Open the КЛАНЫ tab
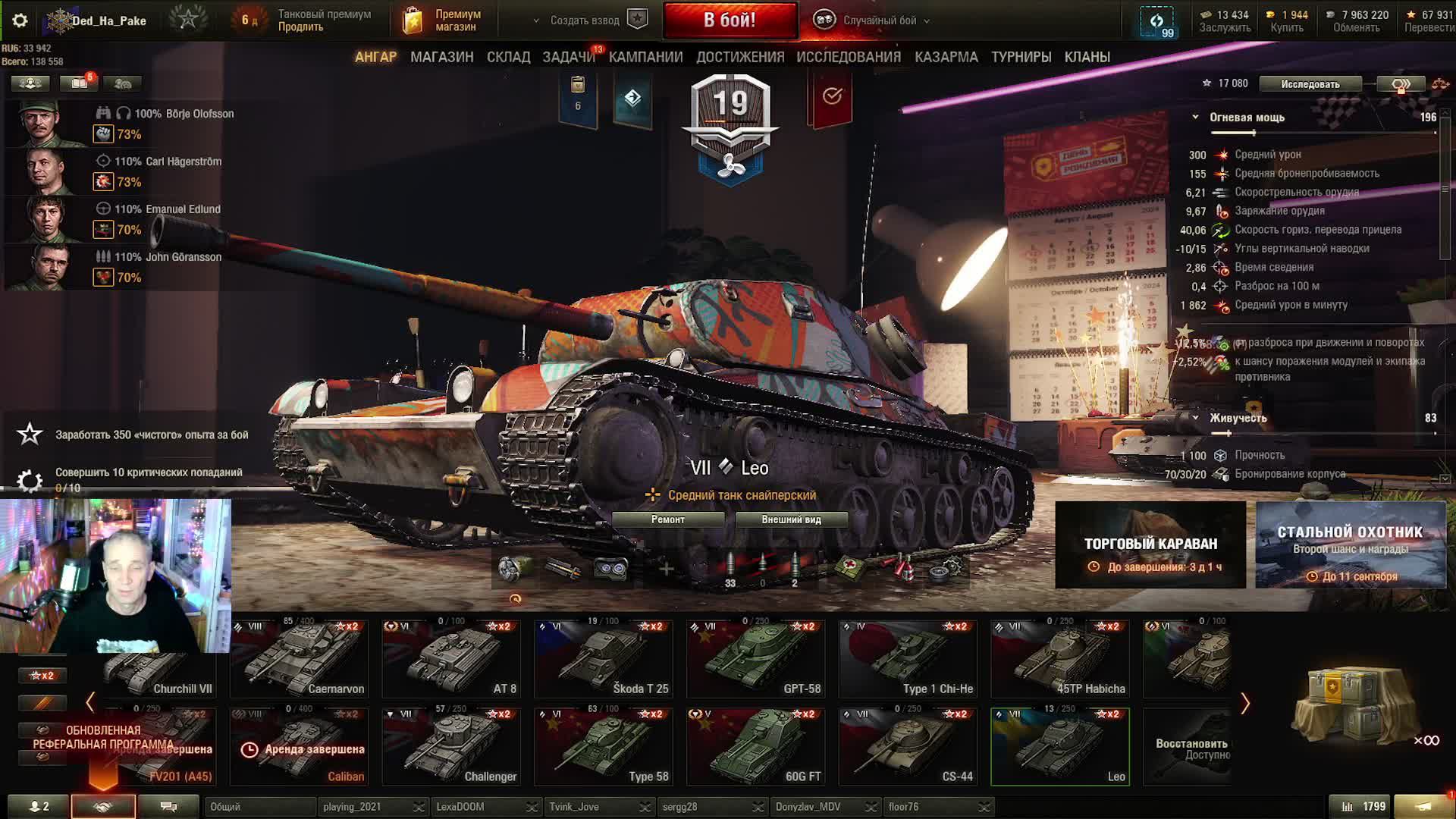The width and height of the screenshot is (1456, 819). point(1087,57)
